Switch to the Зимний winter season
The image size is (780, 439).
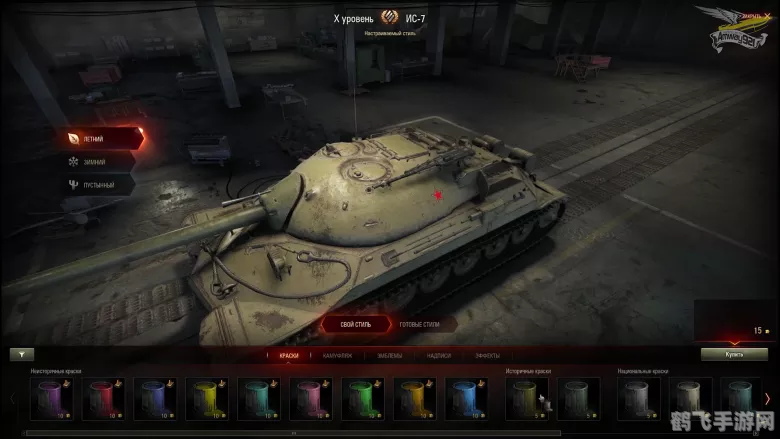coord(92,161)
